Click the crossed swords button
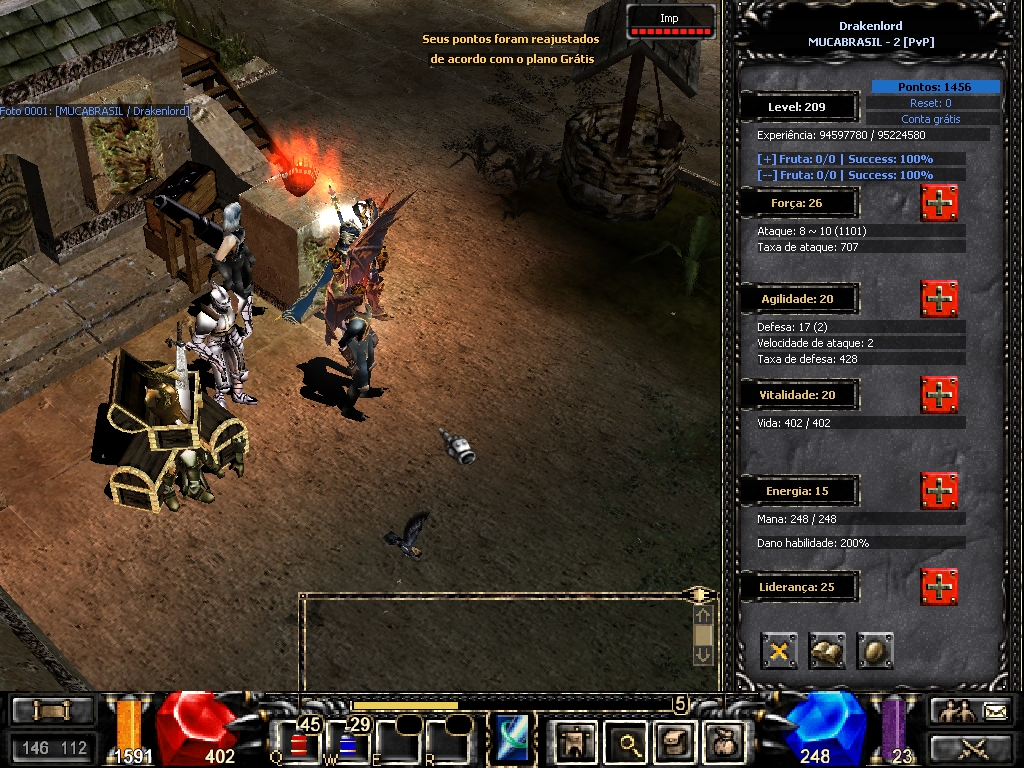This screenshot has width=1024, height=768. tap(970, 747)
